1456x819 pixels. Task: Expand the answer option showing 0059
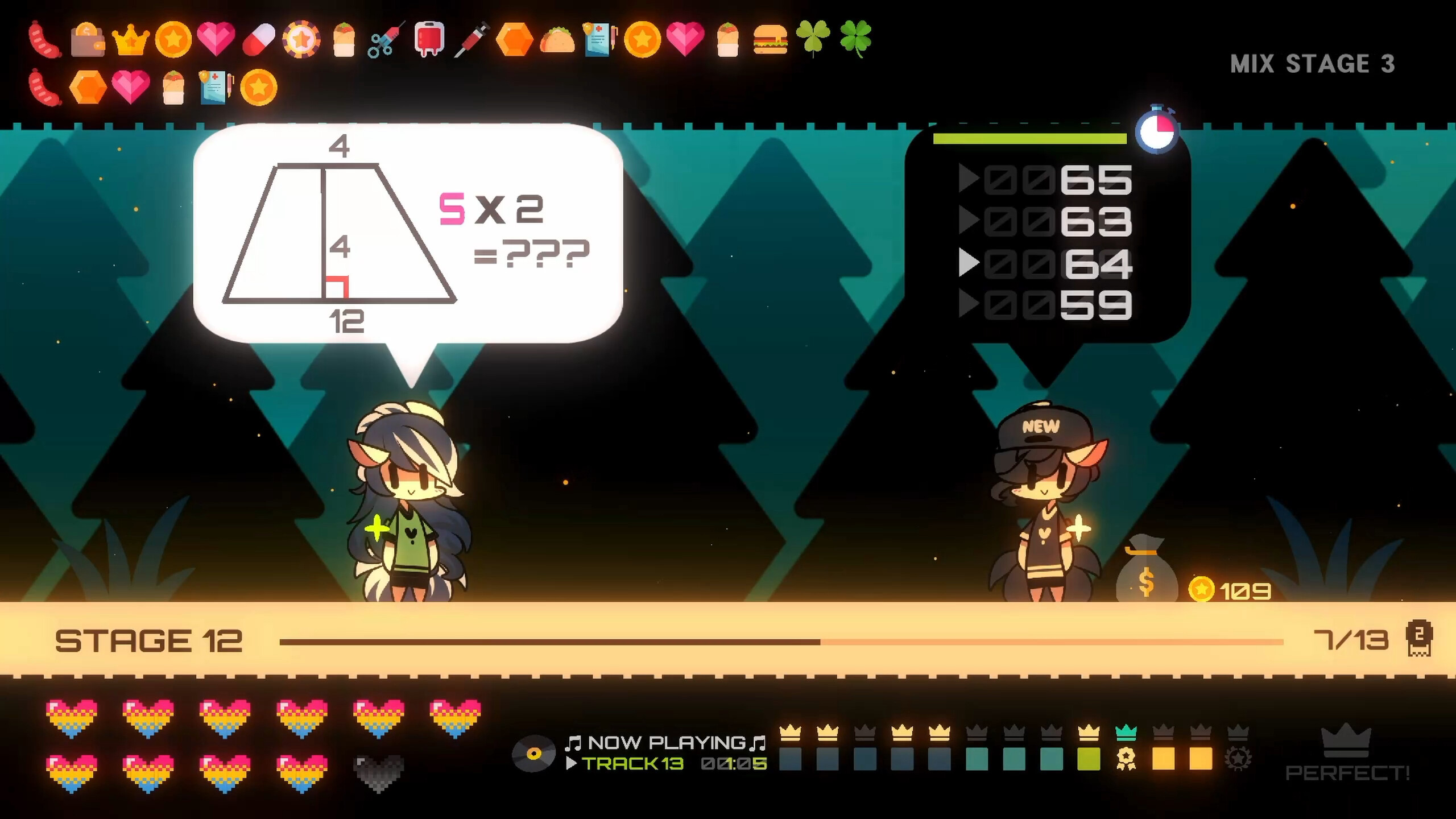coord(1046,303)
